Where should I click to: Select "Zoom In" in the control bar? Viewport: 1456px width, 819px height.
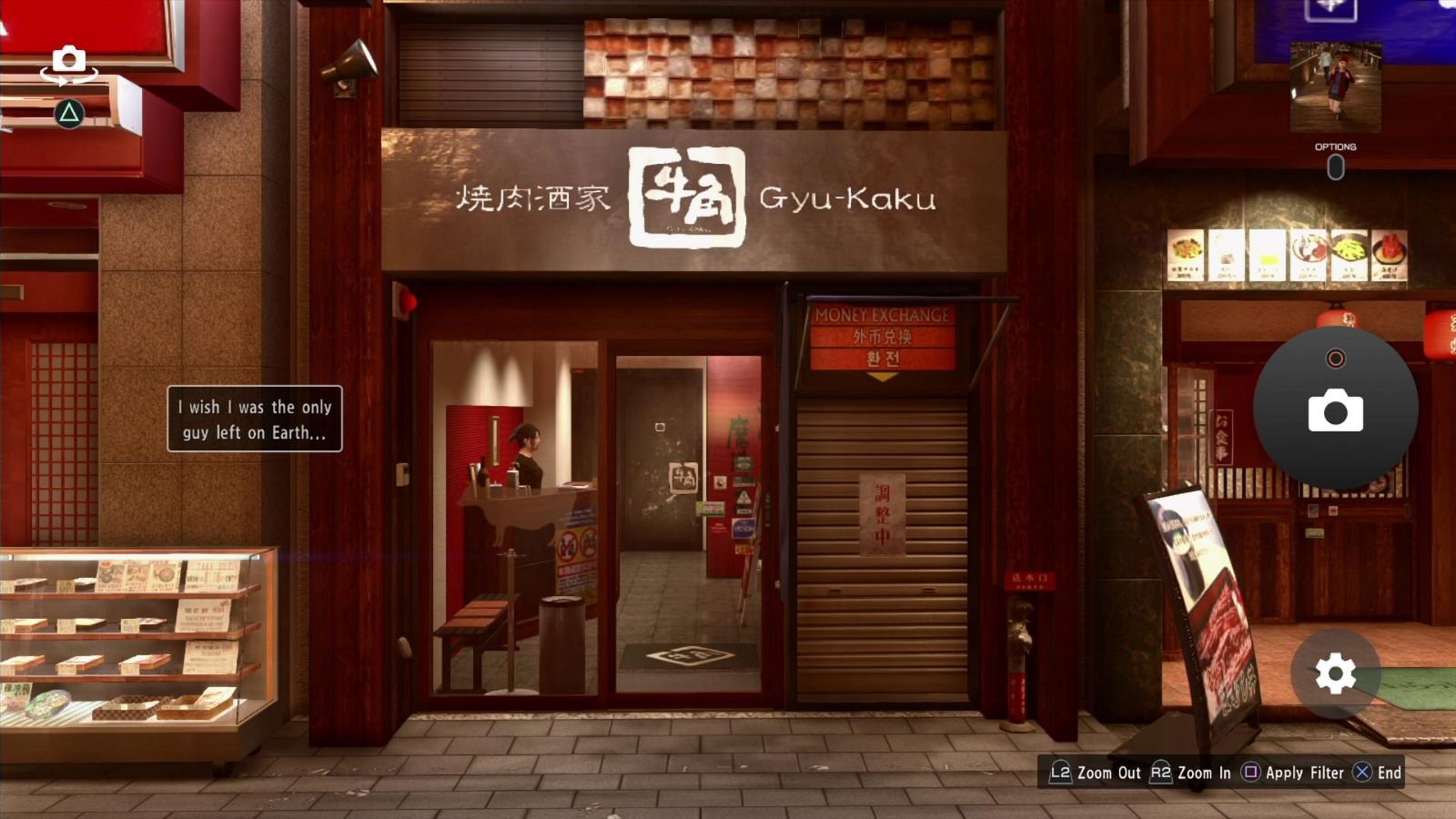1206,773
